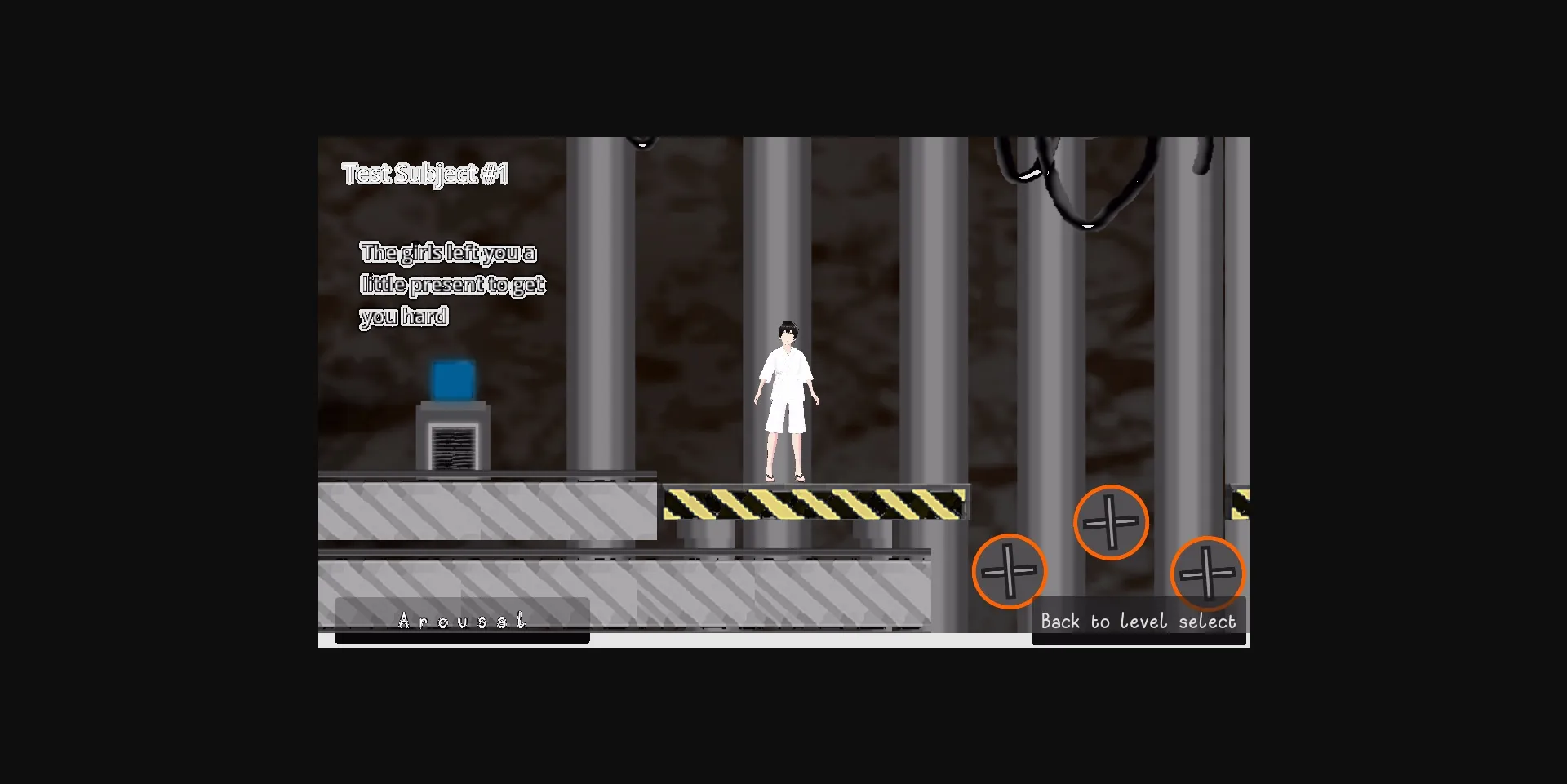Tap the rightmost orange movement control button
This screenshot has width=1567, height=784.
click(1207, 574)
